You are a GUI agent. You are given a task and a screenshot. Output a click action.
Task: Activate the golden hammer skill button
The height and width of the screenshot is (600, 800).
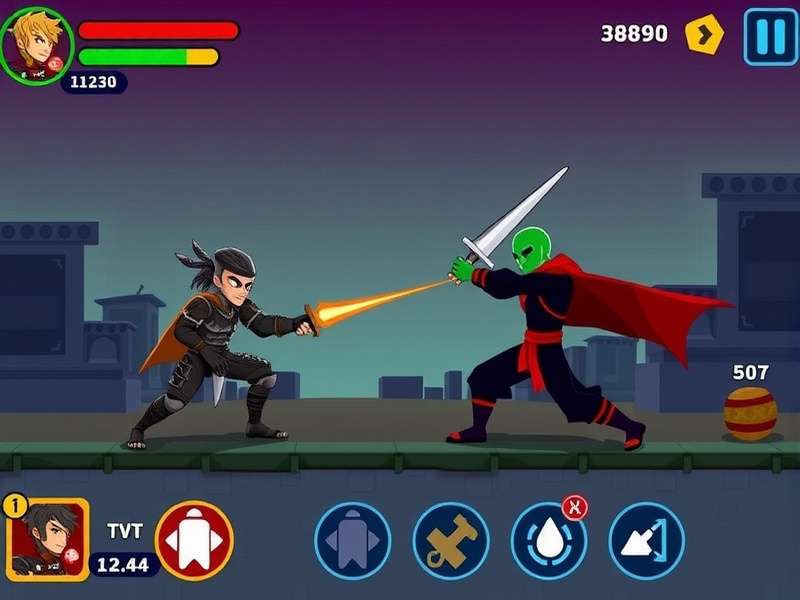[x=450, y=540]
